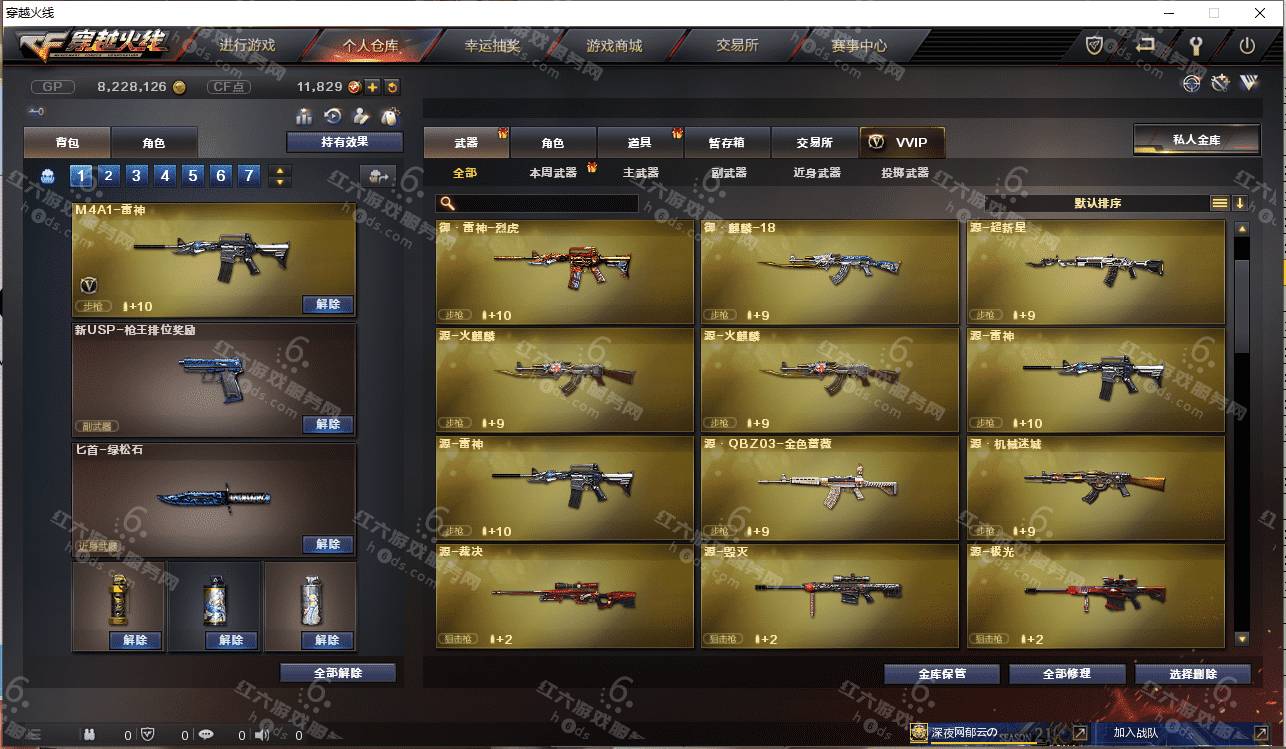Open the 赛事中心 menu
1286x749 pixels.
(x=858, y=46)
